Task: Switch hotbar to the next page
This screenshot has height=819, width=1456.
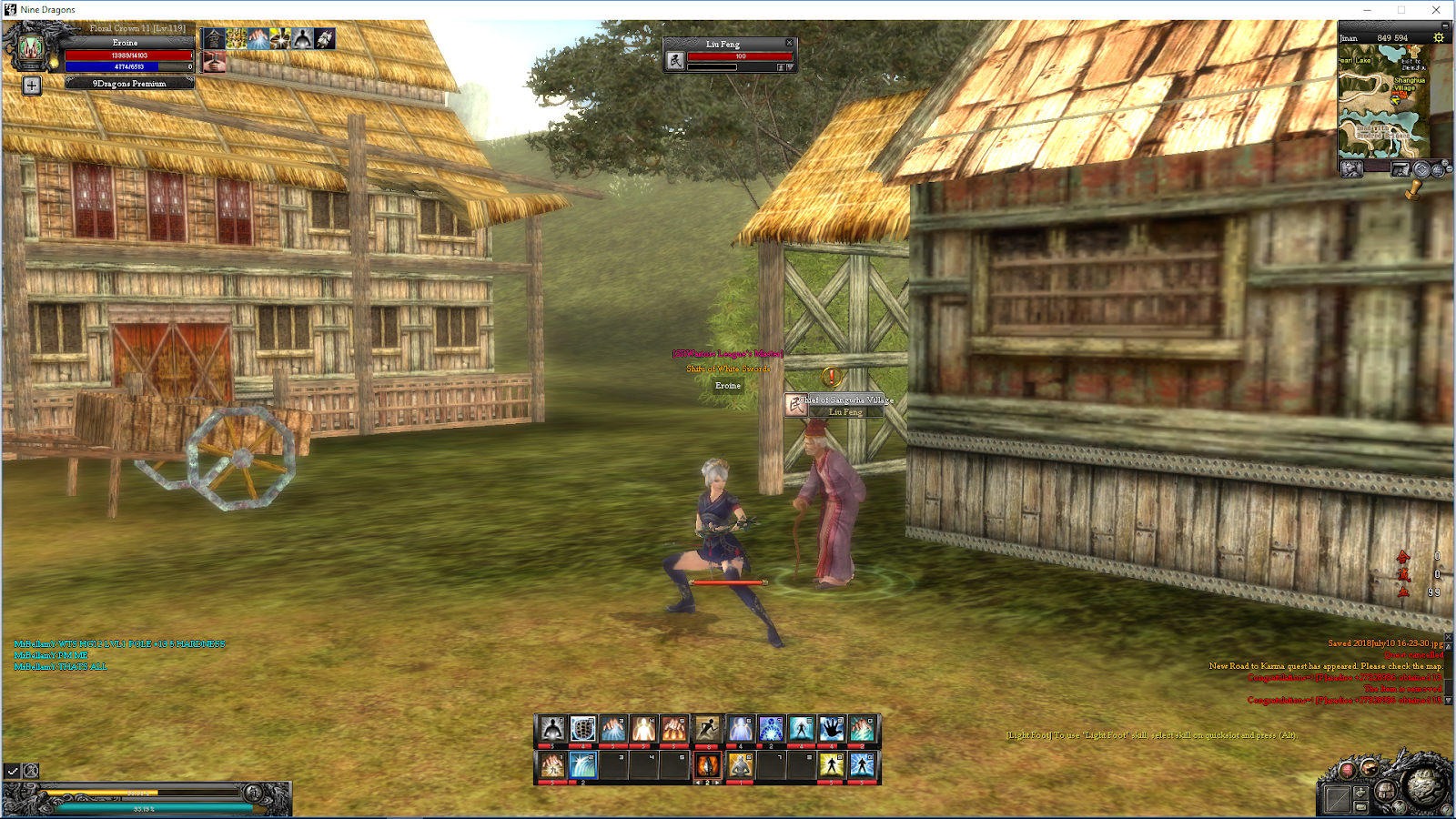Action: (x=718, y=783)
